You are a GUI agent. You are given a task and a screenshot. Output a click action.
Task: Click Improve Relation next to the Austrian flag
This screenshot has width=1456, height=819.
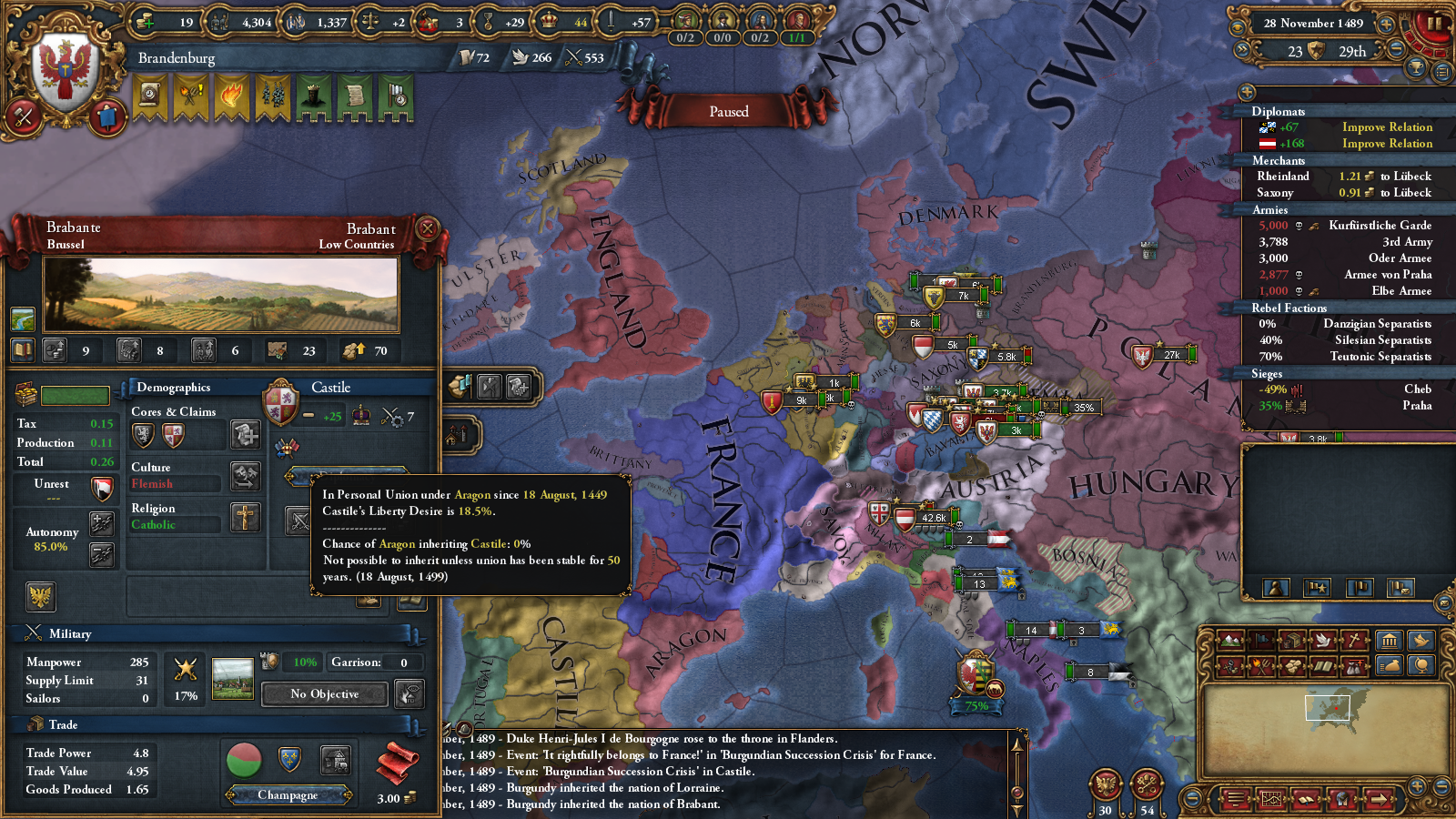1388,144
